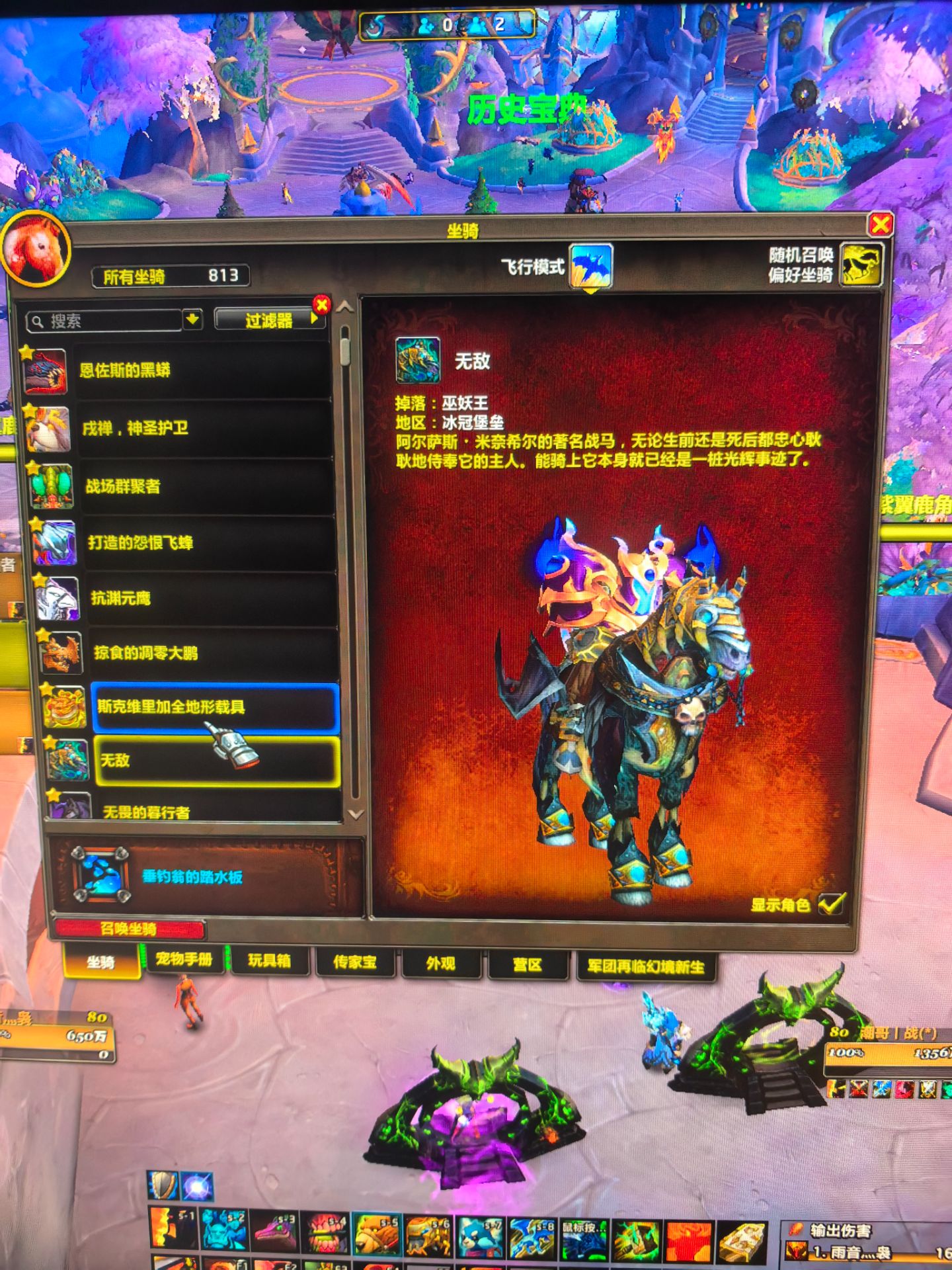
Task: Pick 打造的怨恨飞蜂 from the mount list
Action: tap(209, 543)
